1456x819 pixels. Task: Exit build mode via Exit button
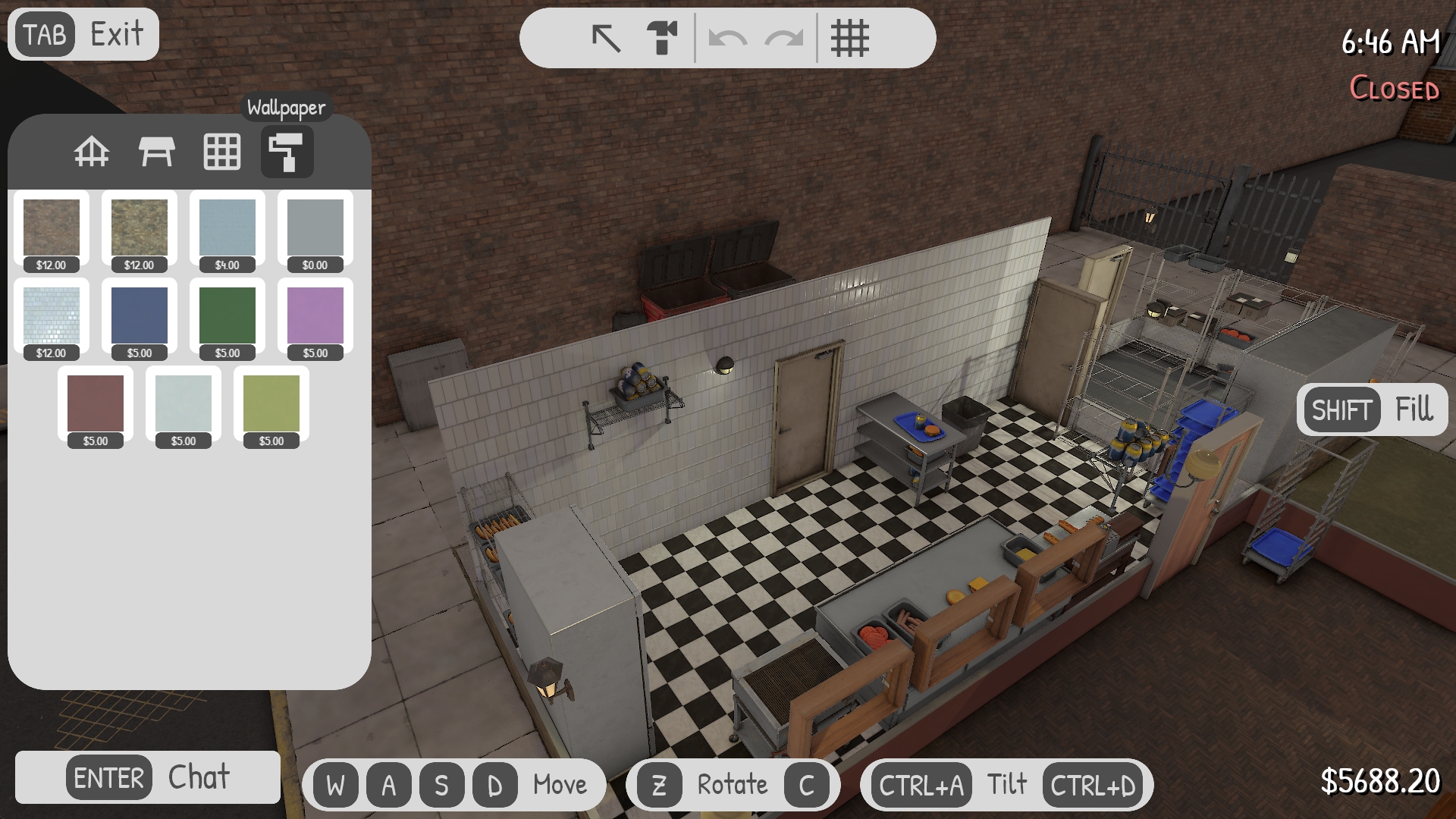(83, 34)
